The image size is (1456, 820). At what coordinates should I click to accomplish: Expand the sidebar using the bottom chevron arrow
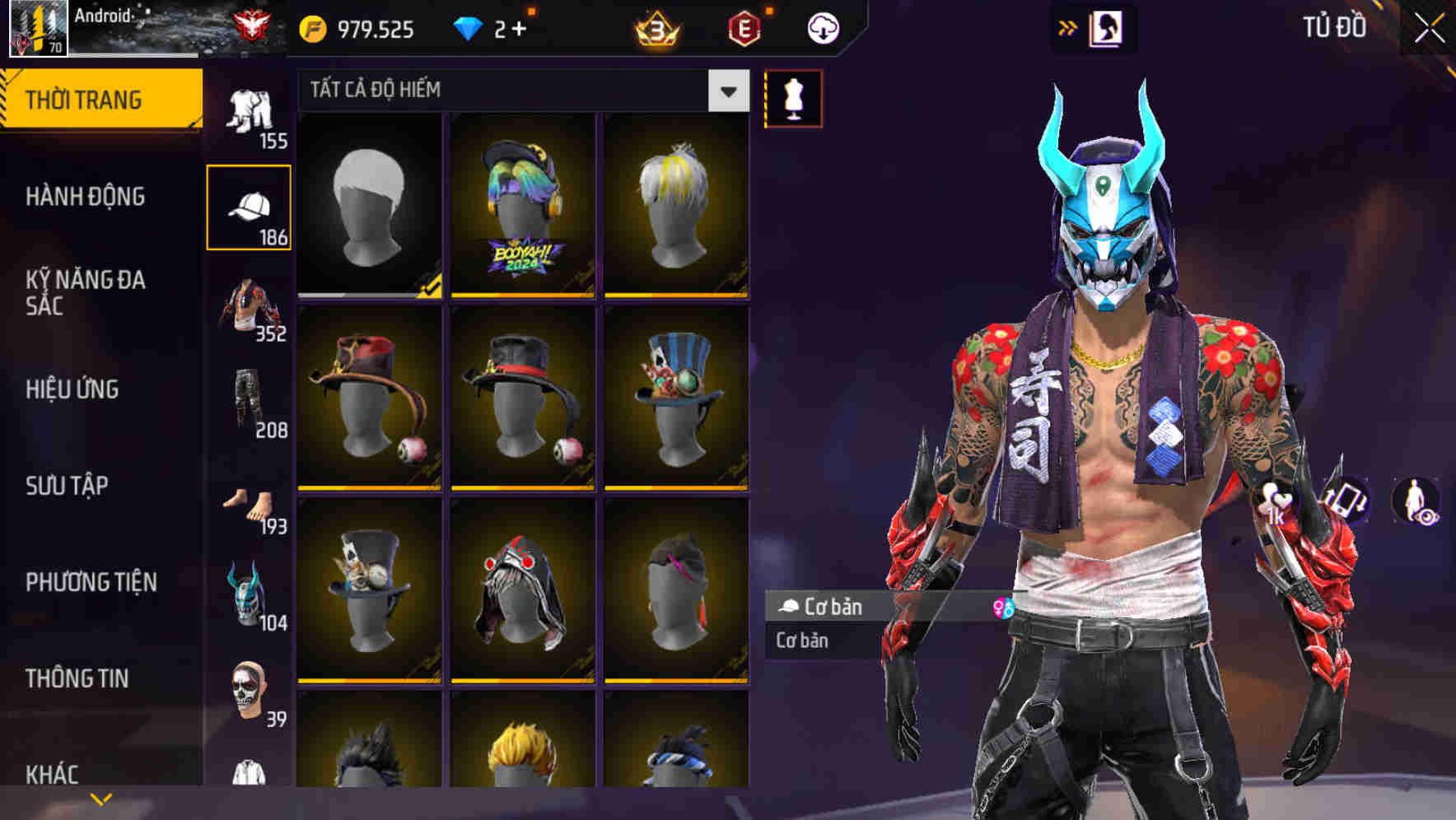click(x=100, y=797)
